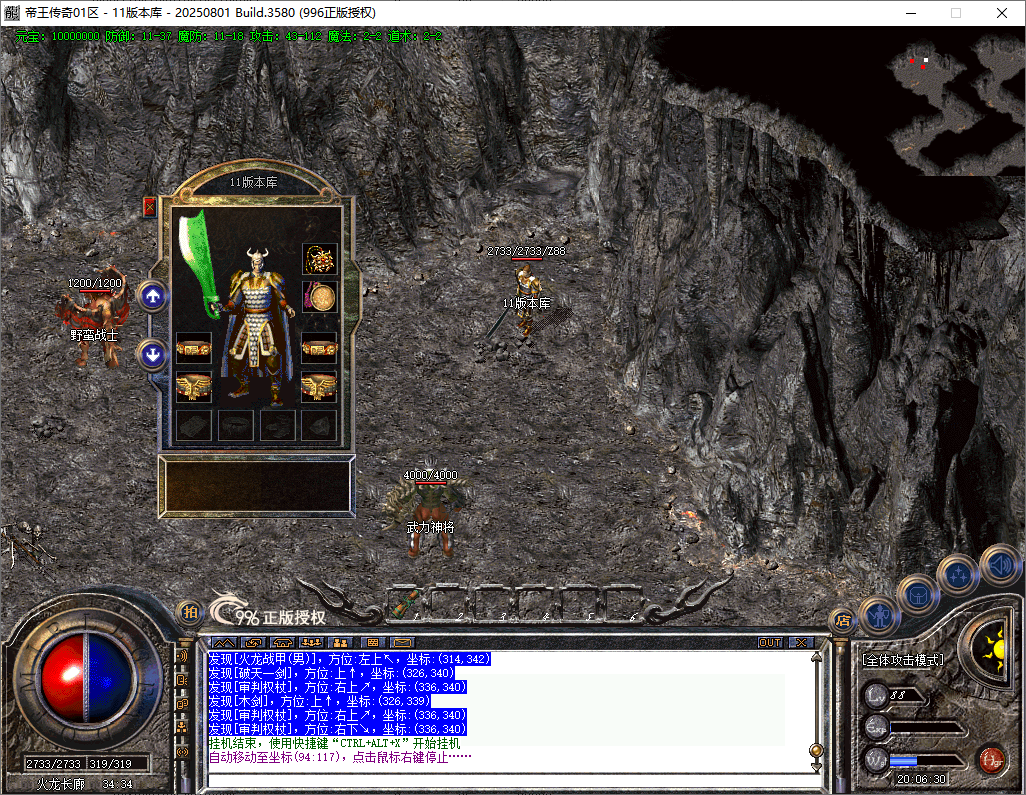
Task: Open the shop via the 店 button
Action: click(x=842, y=621)
